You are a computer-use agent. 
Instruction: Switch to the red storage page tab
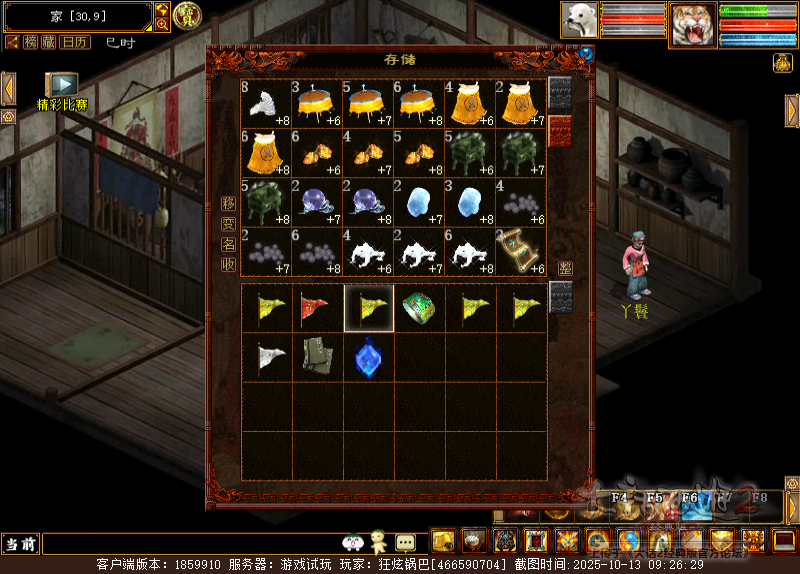560,130
